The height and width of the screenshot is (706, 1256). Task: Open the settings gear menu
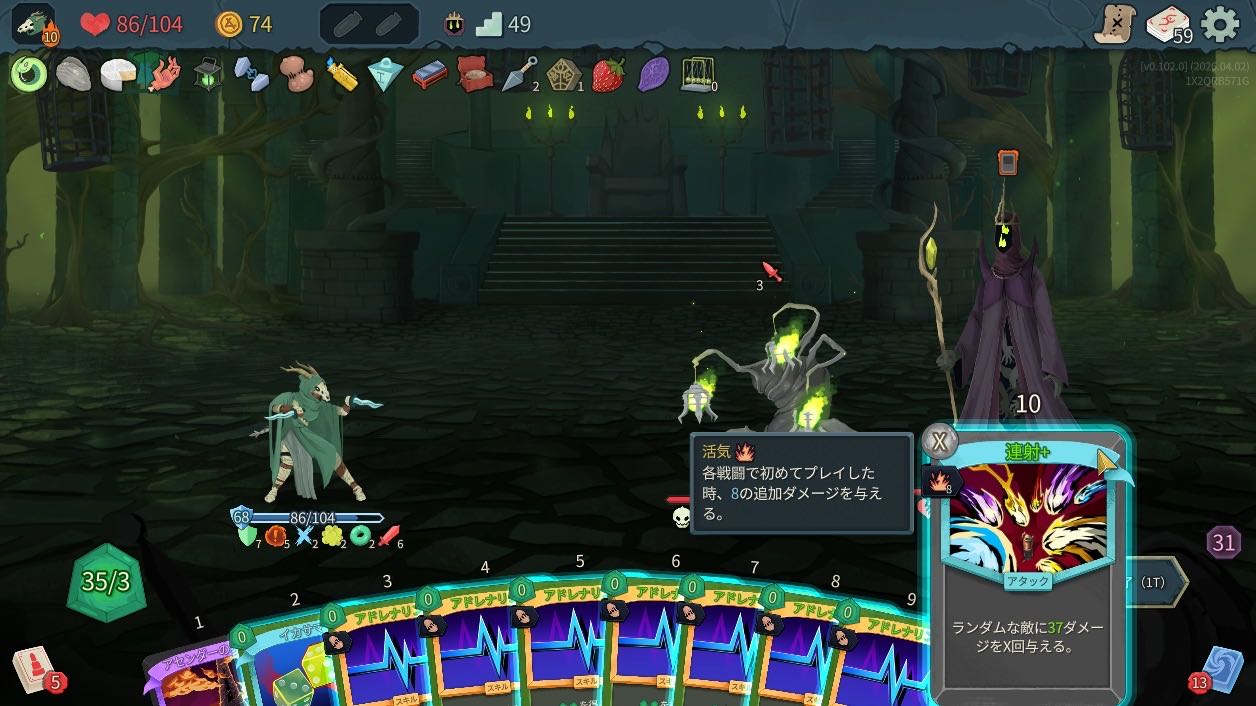1220,24
